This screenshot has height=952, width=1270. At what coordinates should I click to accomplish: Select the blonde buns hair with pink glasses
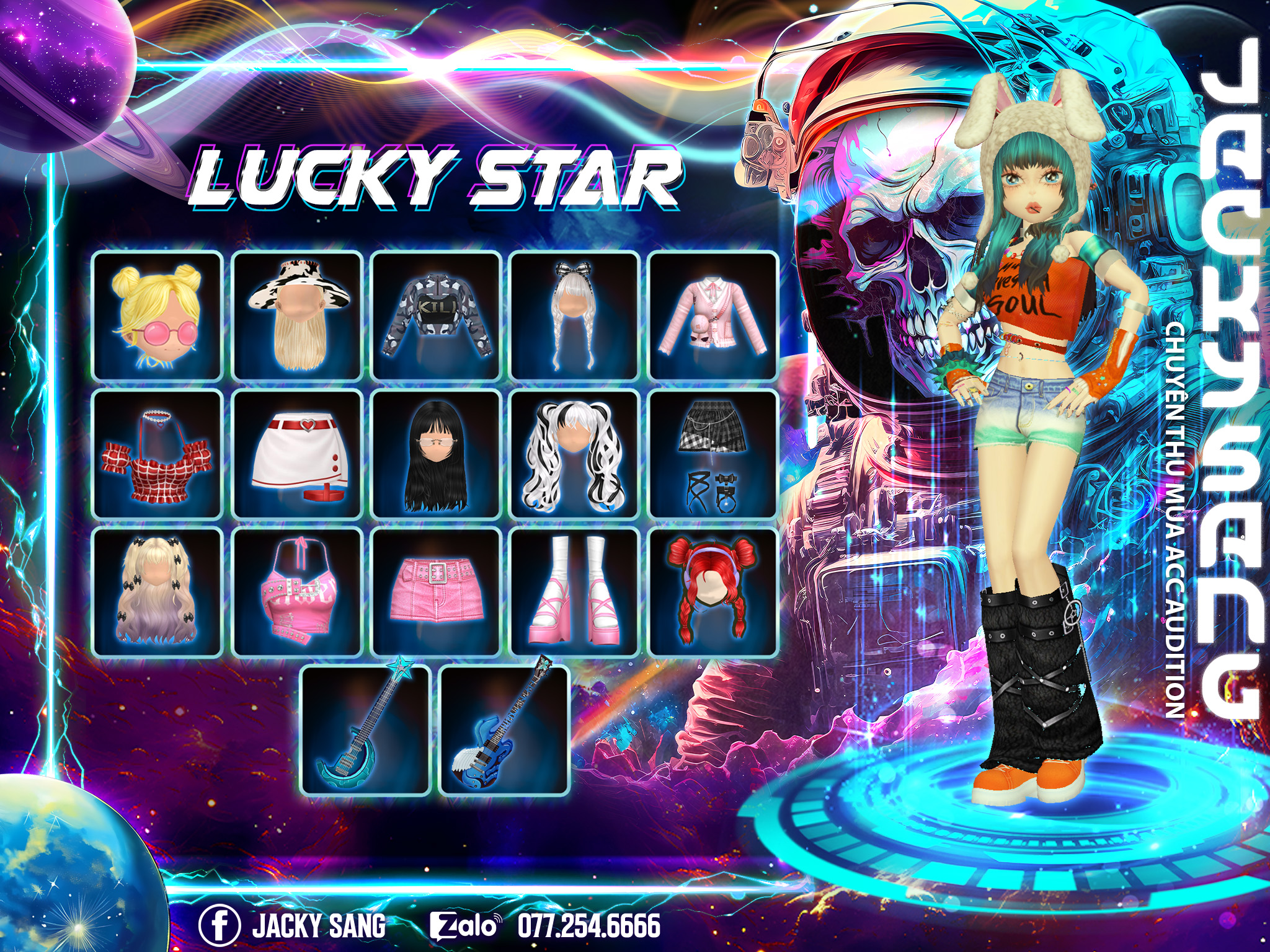[x=158, y=315]
